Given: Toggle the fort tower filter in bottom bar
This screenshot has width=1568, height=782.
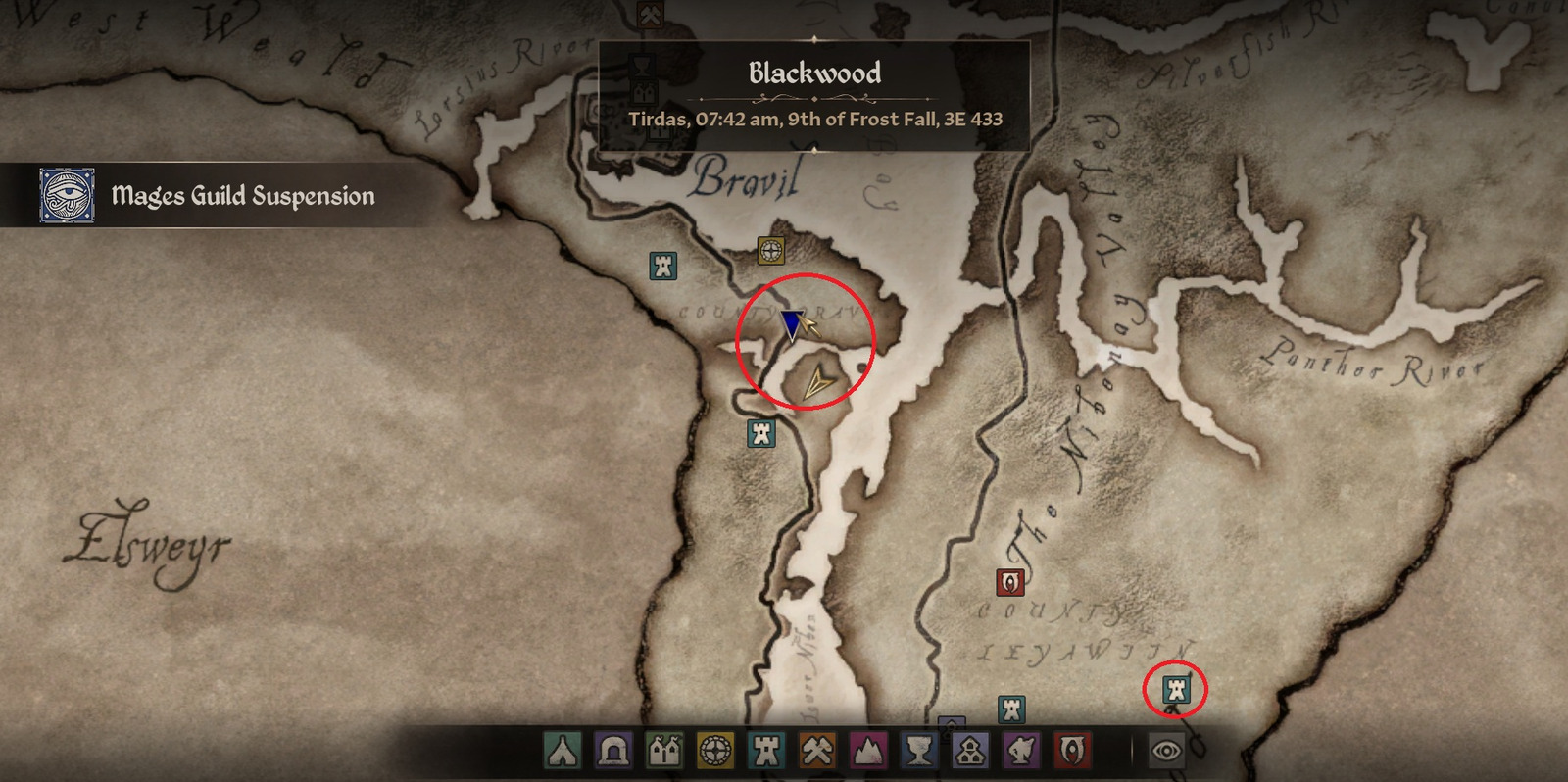Looking at the screenshot, I should coord(766,751).
